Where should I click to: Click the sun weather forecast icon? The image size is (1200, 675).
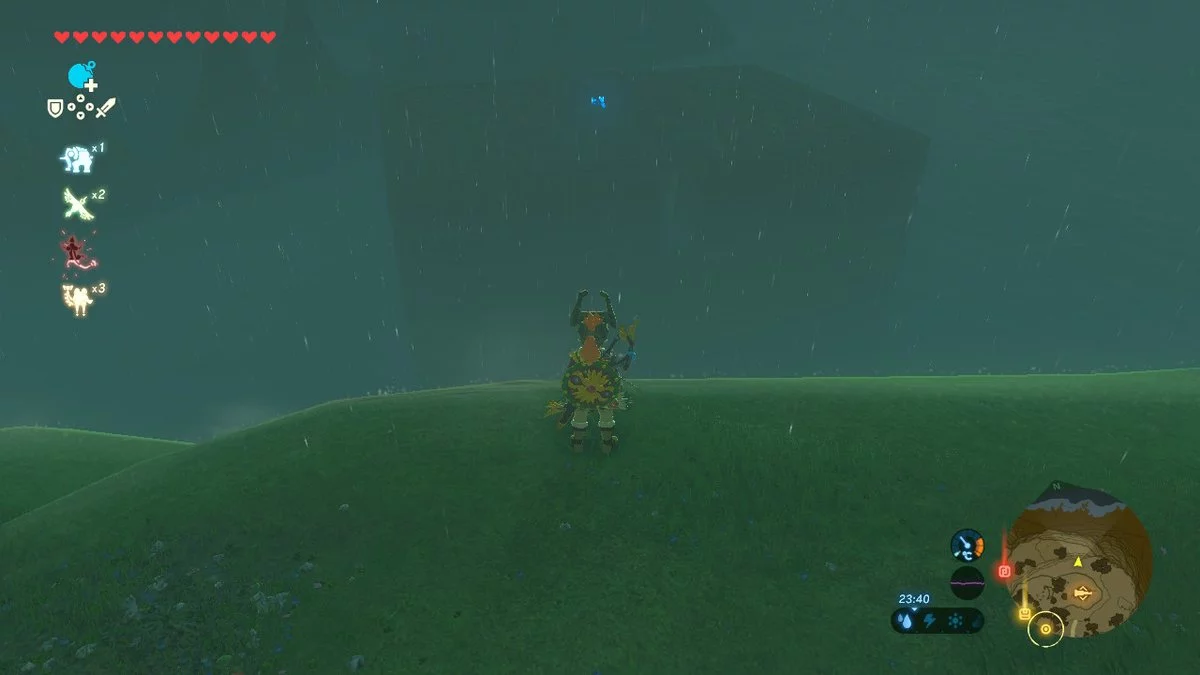point(955,621)
